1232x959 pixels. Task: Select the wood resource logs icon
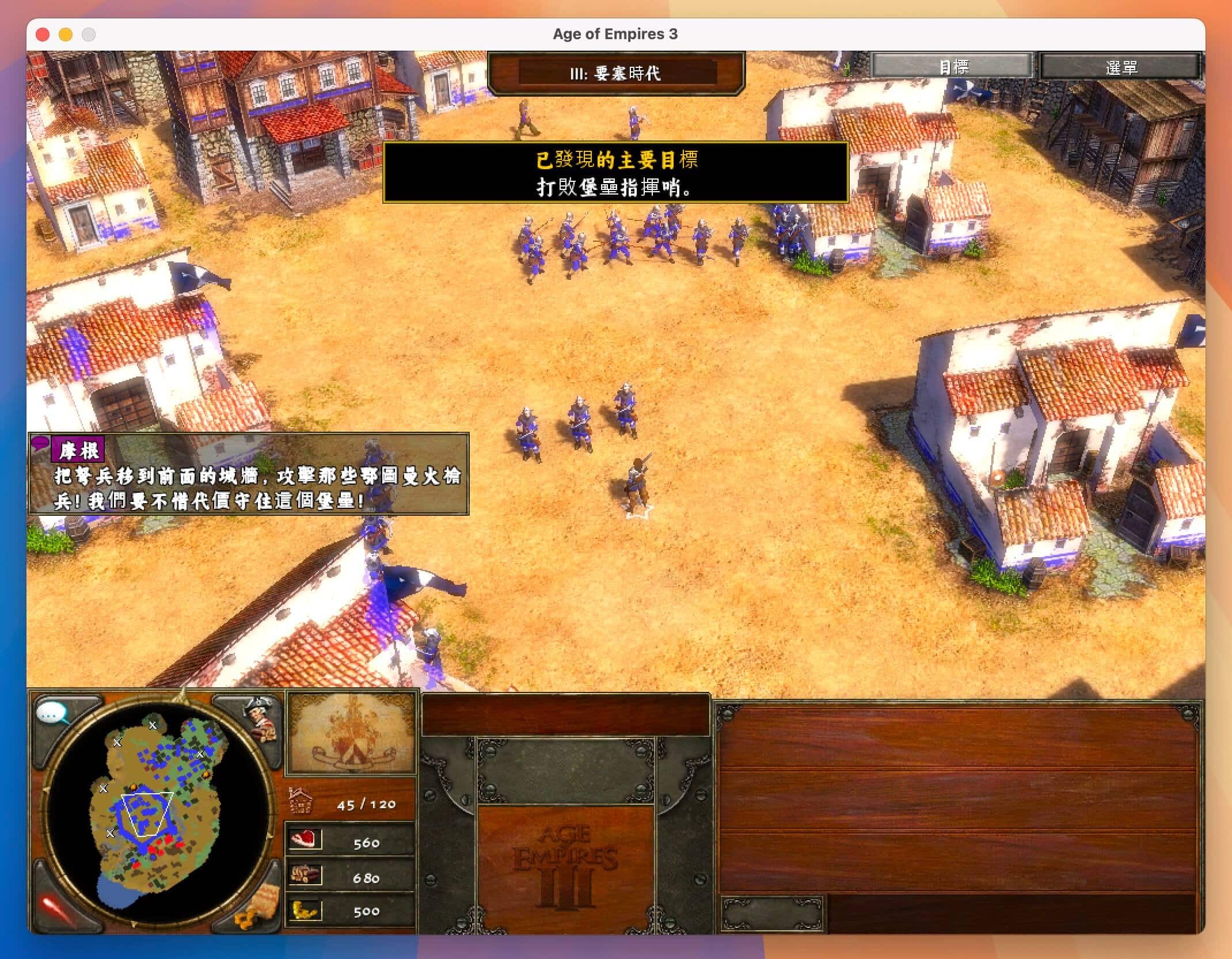(x=305, y=875)
